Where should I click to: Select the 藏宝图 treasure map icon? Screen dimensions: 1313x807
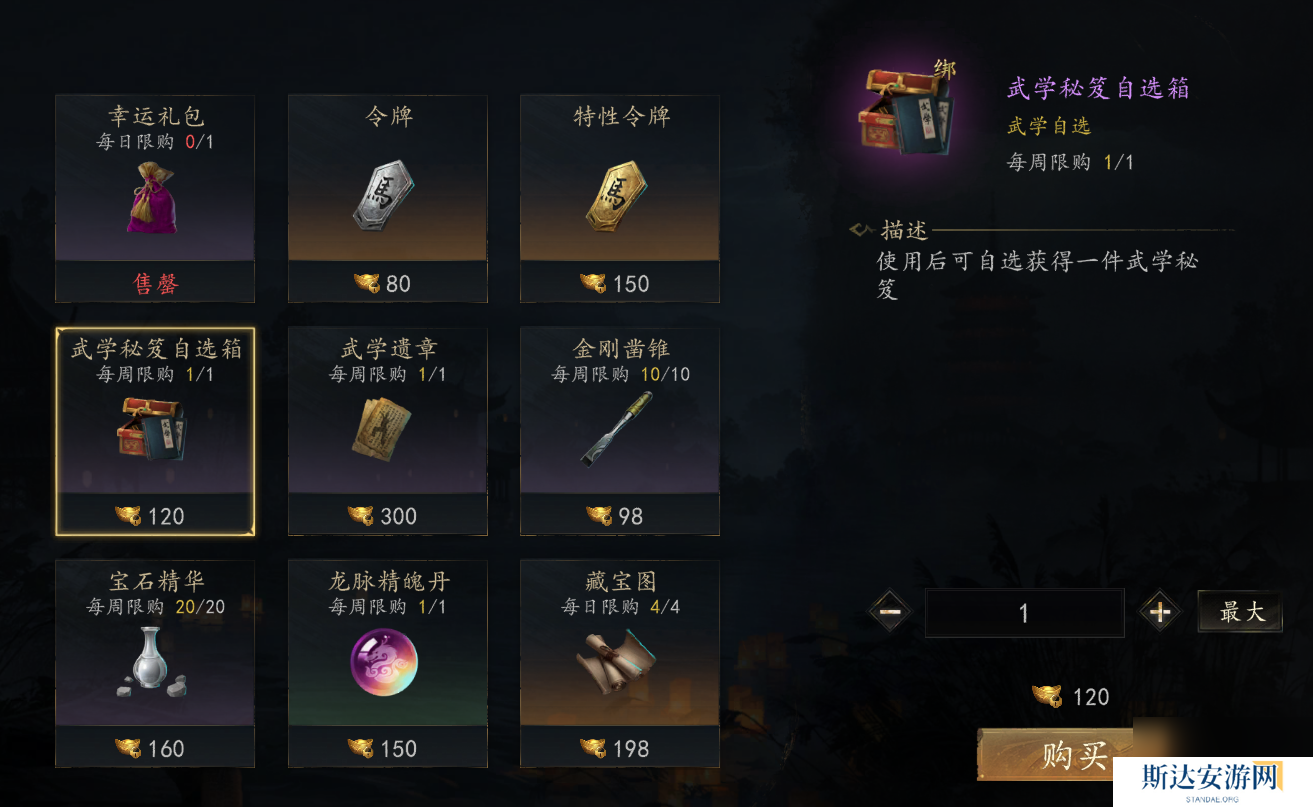[x=619, y=663]
